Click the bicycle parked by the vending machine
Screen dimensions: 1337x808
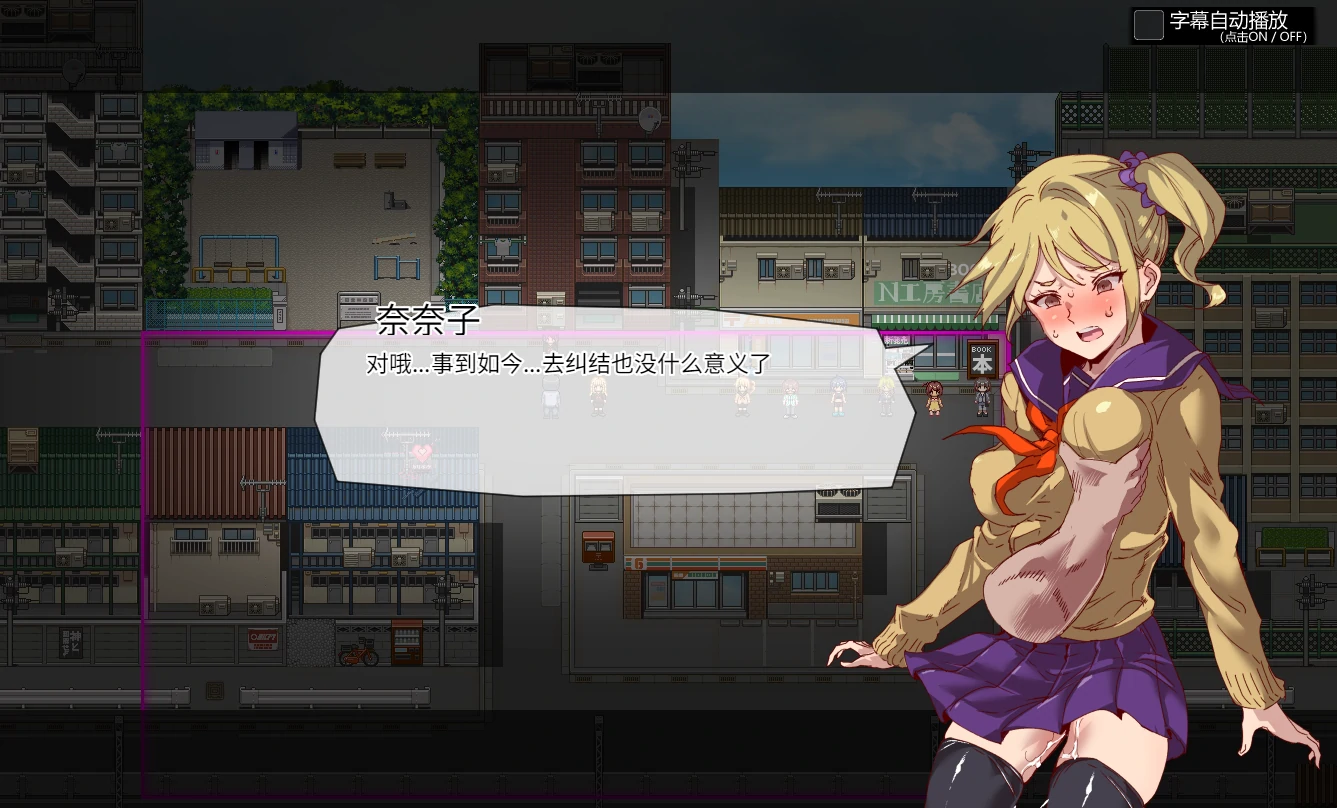pyautogui.click(x=358, y=655)
